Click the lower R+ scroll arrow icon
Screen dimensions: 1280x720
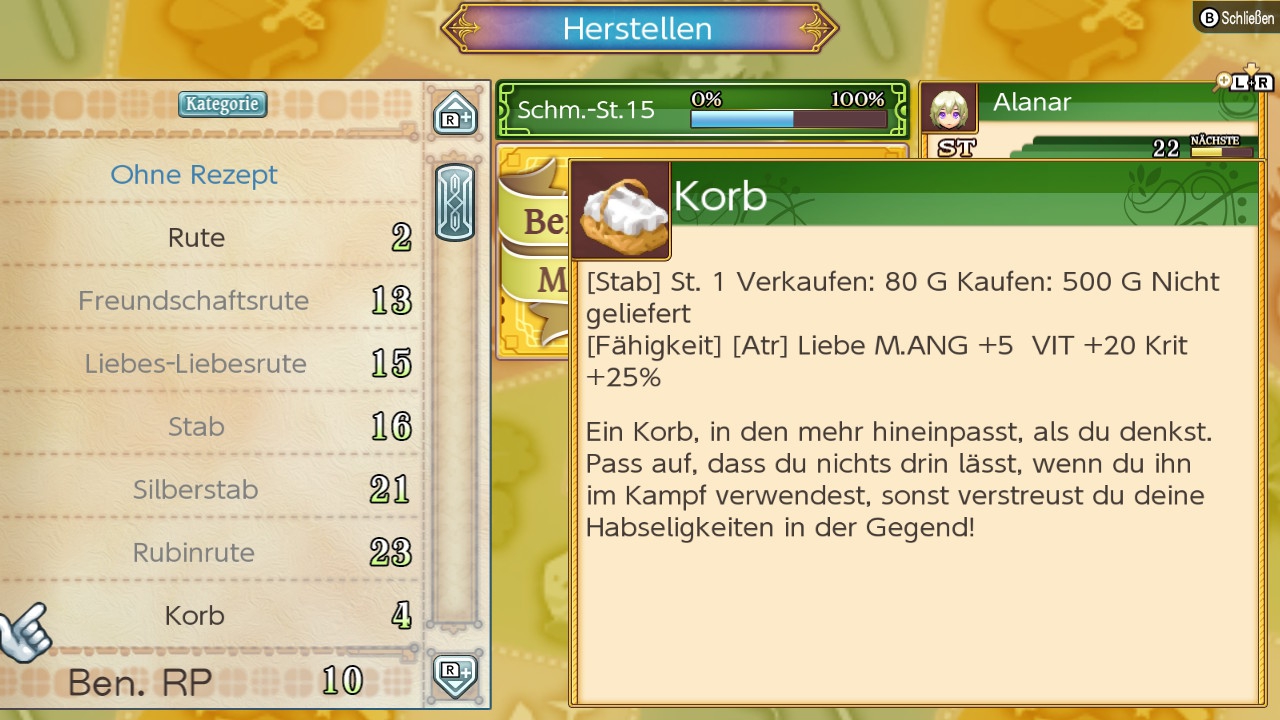(455, 677)
